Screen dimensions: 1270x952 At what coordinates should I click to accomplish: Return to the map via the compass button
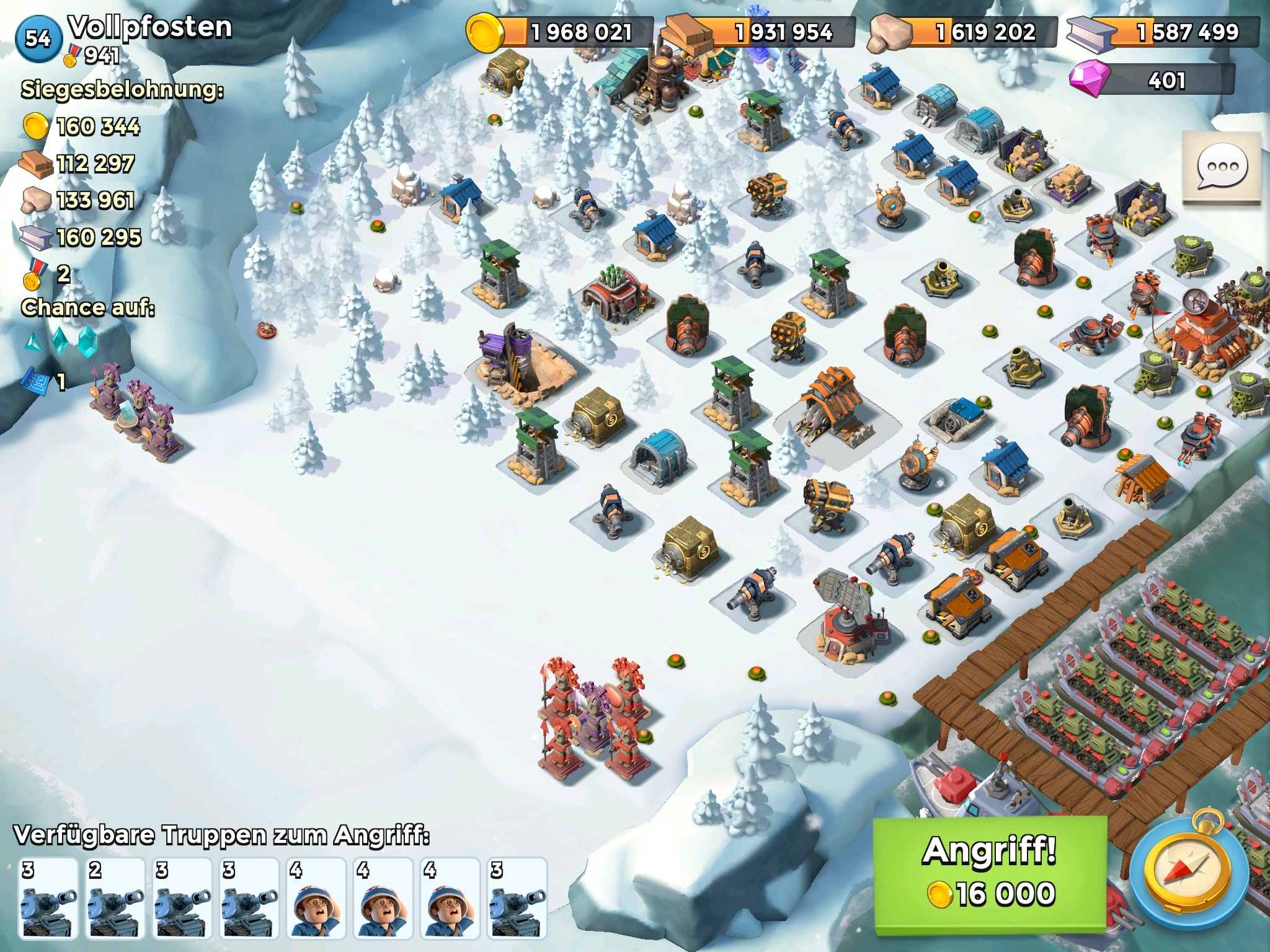point(1188,872)
